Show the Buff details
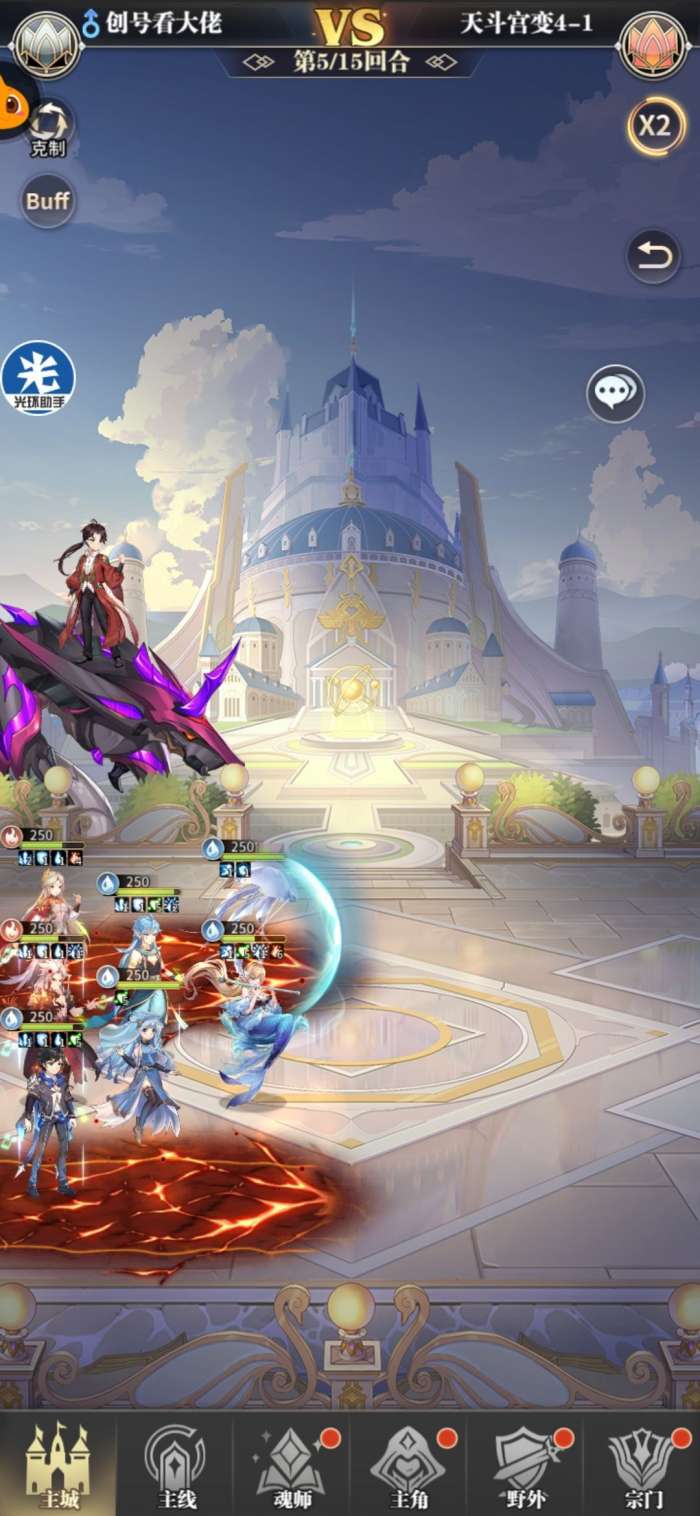This screenshot has height=1516, width=700. point(48,200)
